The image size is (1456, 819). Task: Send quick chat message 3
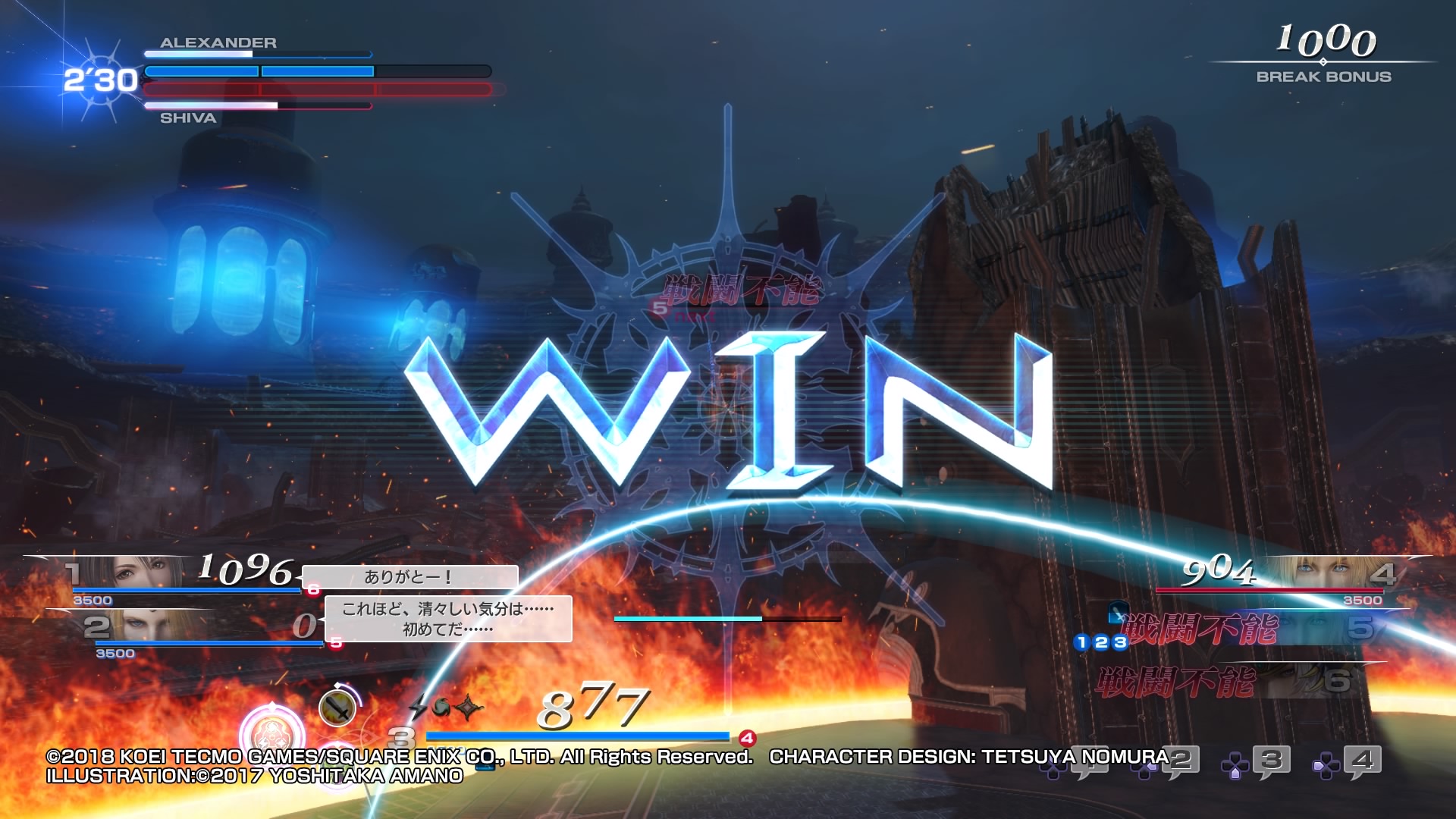tap(1272, 761)
